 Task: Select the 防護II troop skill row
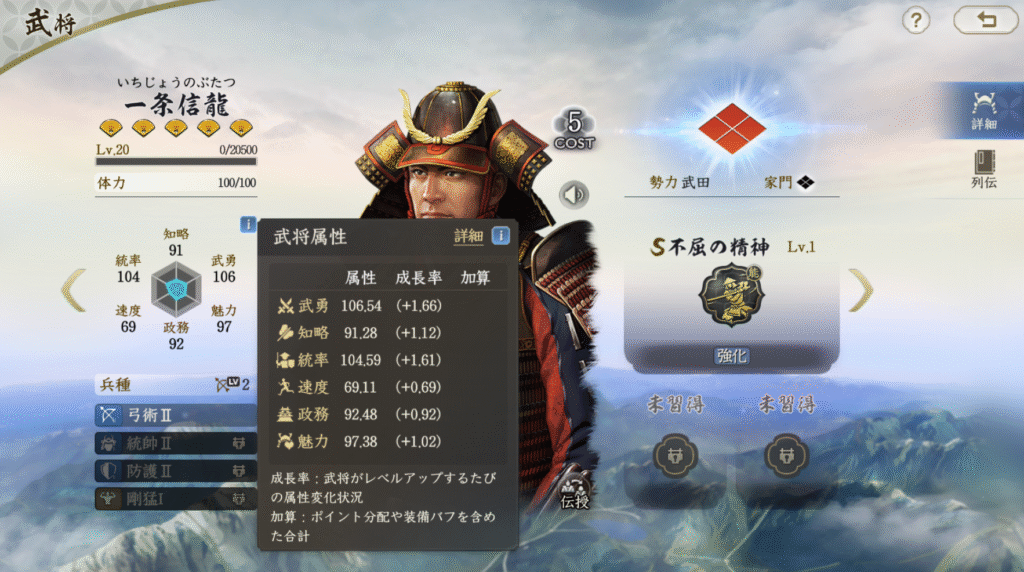175,470
